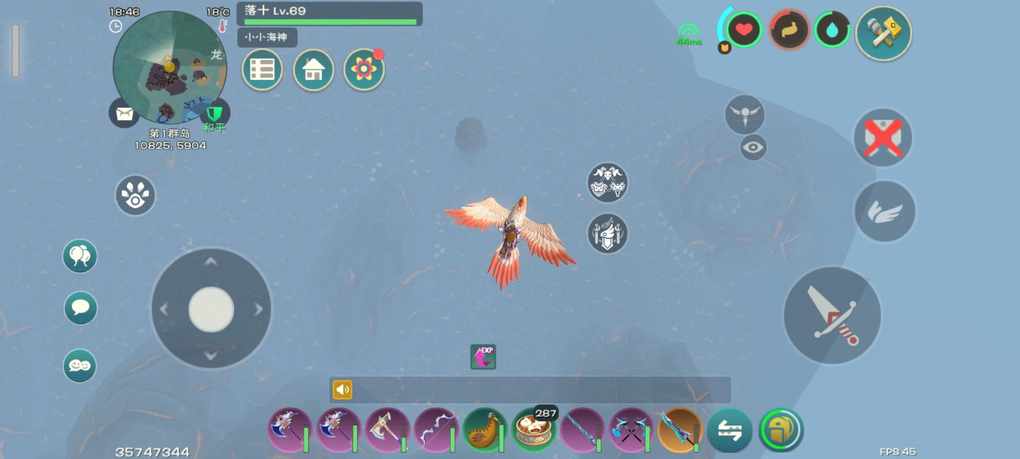This screenshot has height=459, width=1020.
Task: Open the list menu button
Action: [262, 70]
